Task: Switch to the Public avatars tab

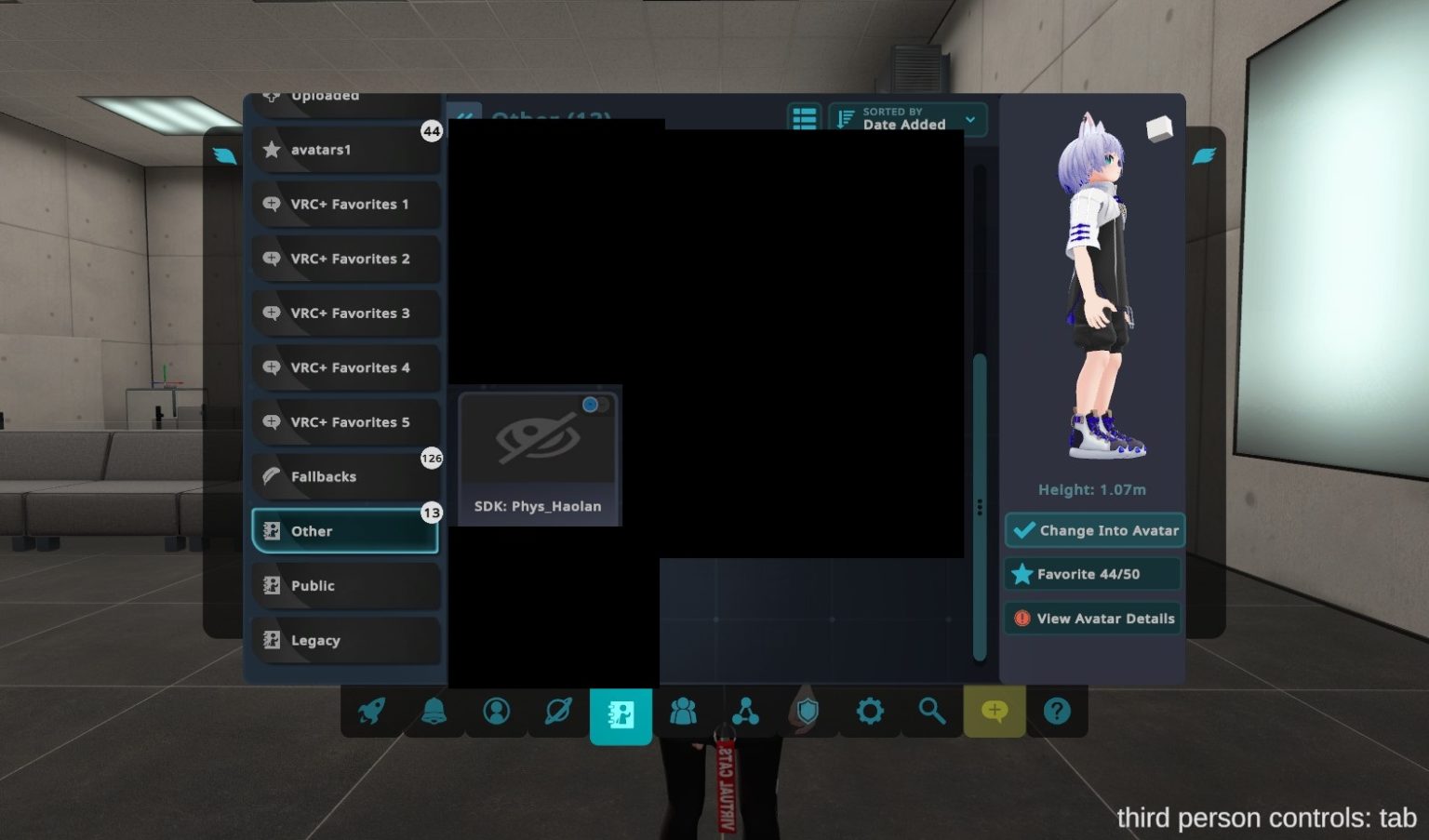Action: tap(345, 585)
